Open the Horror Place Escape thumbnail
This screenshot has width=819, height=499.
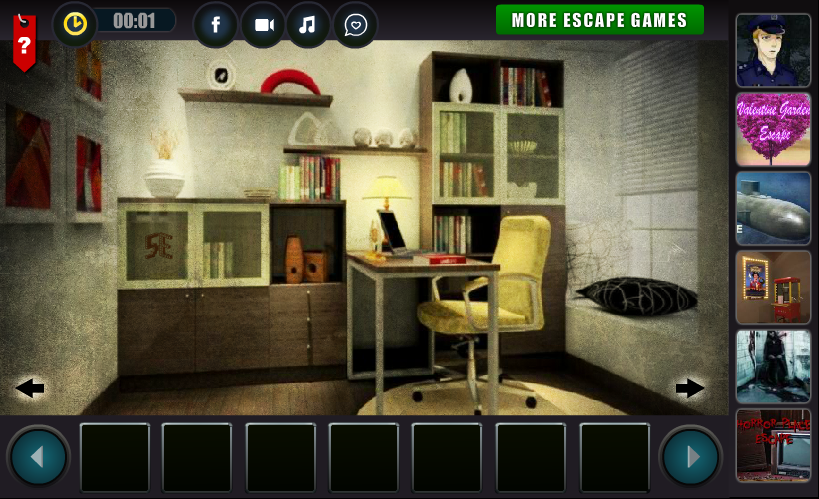click(x=773, y=445)
